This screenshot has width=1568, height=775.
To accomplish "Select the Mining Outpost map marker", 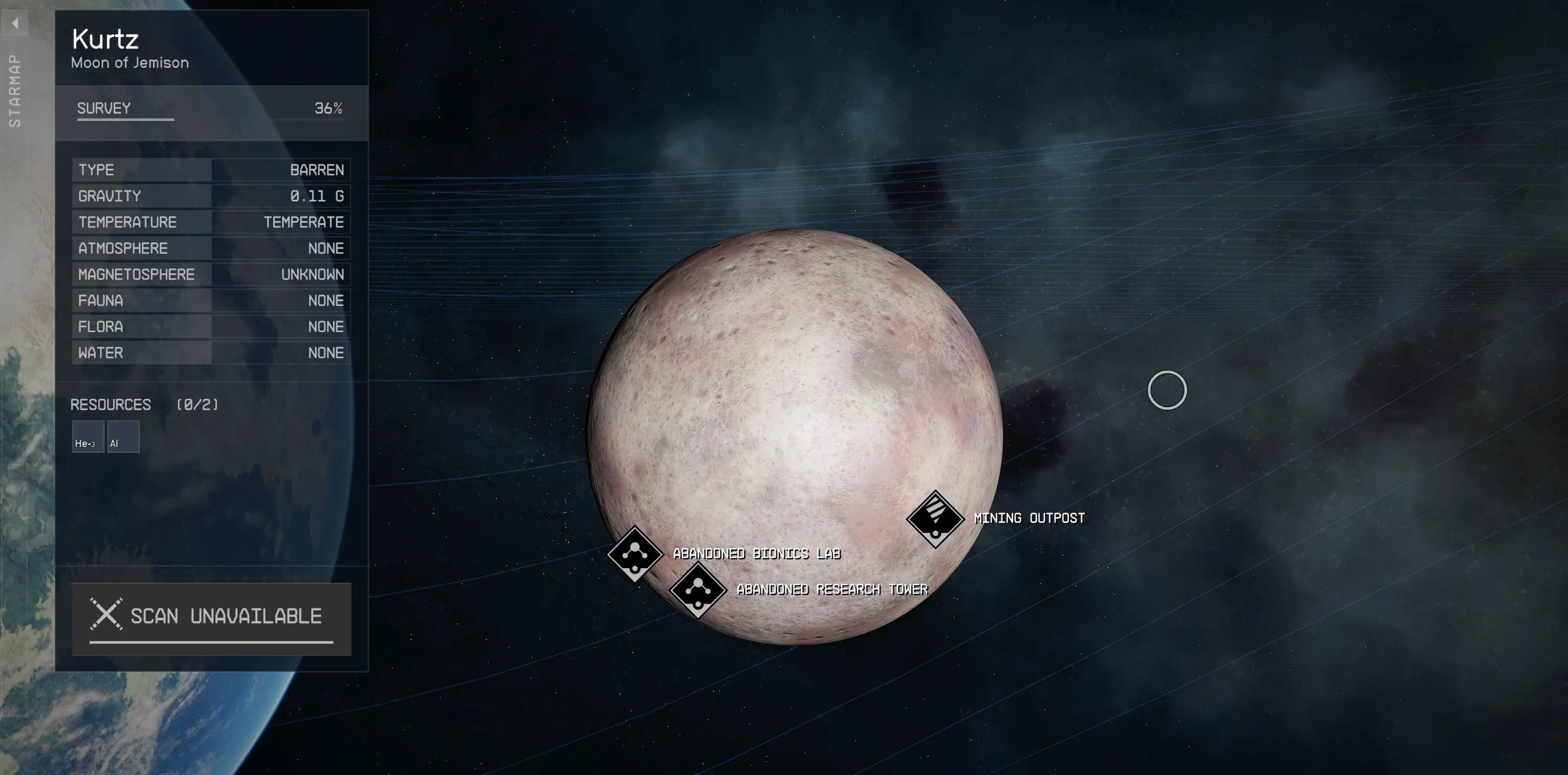I will pos(934,518).
